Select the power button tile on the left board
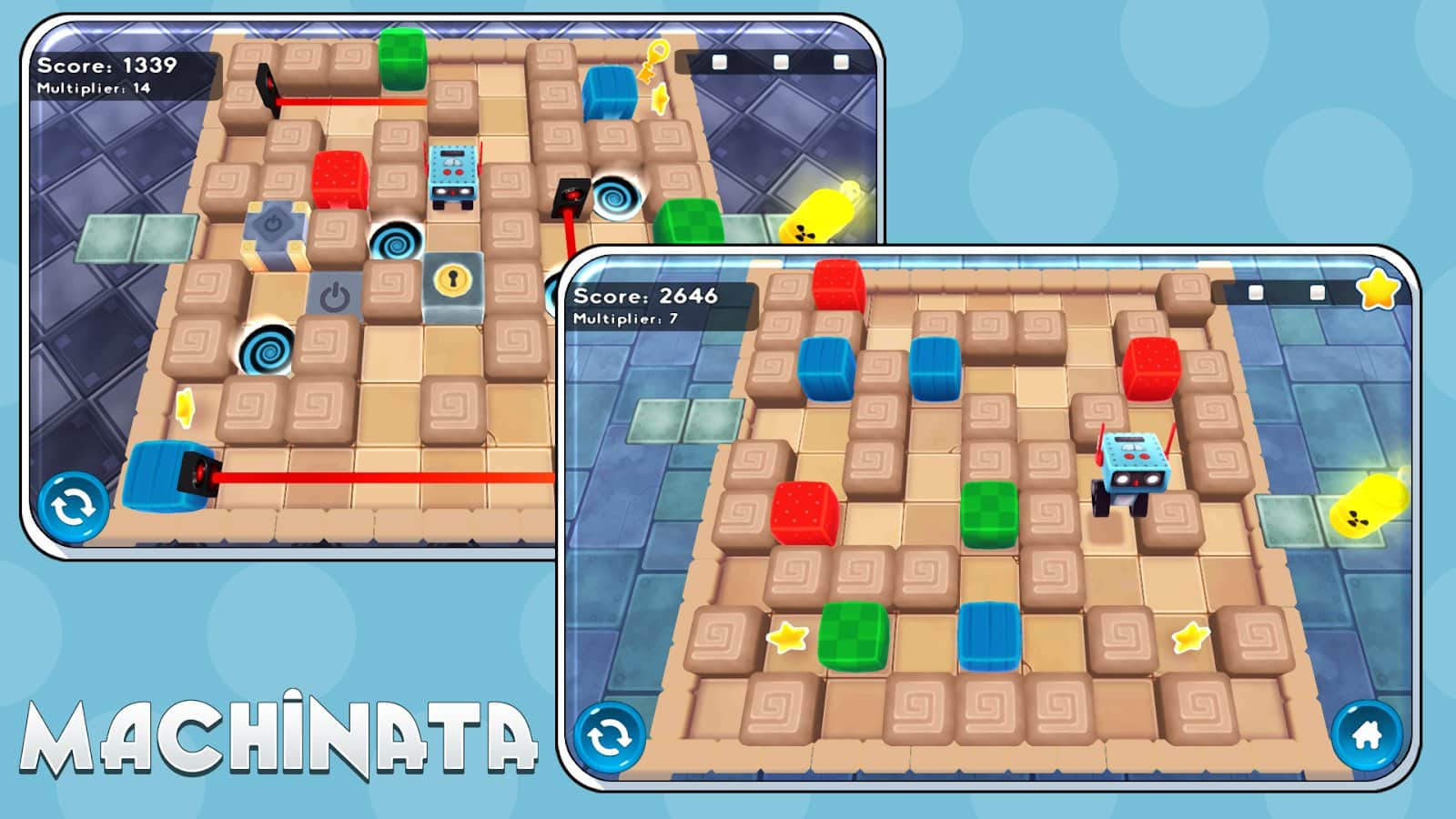 [x=334, y=291]
